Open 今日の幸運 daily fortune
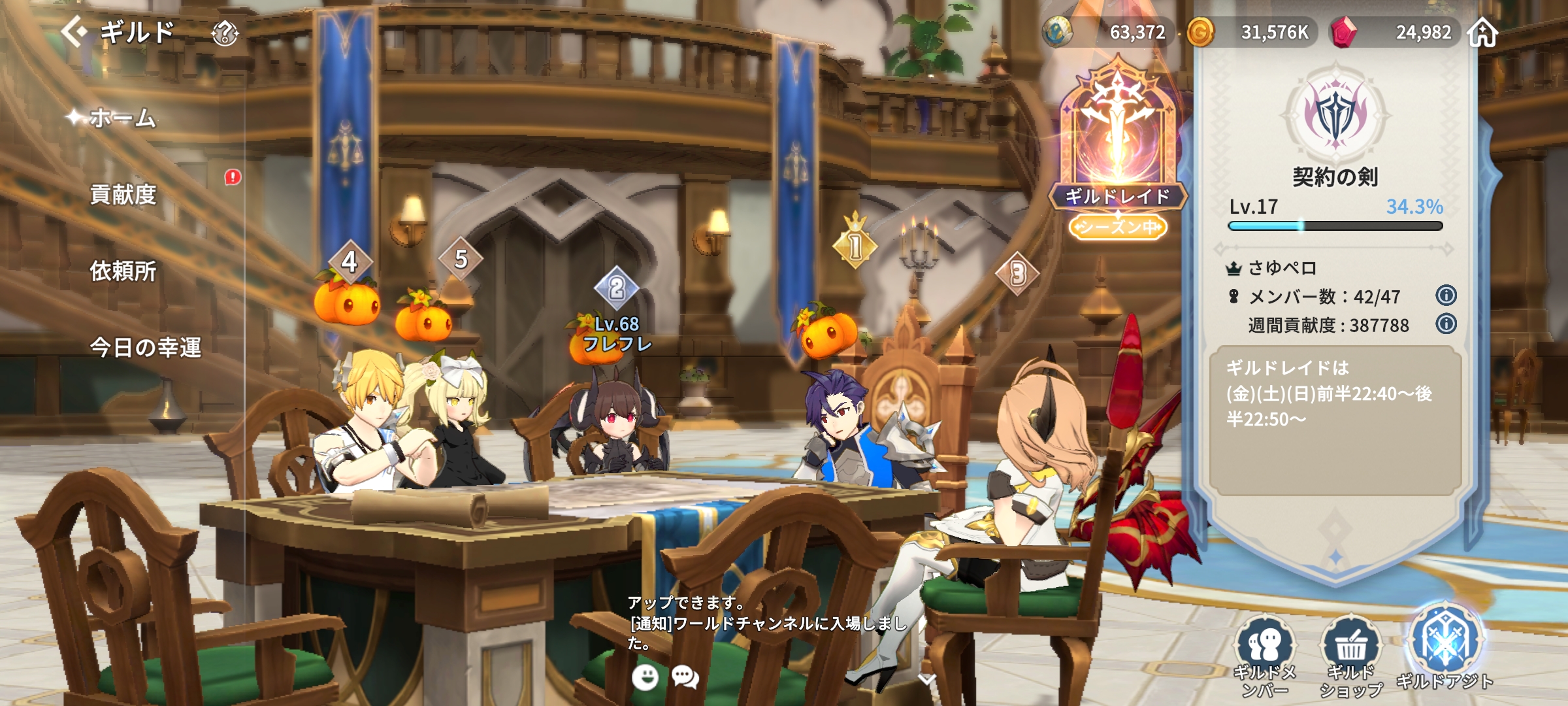The height and width of the screenshot is (706, 1568). [145, 347]
